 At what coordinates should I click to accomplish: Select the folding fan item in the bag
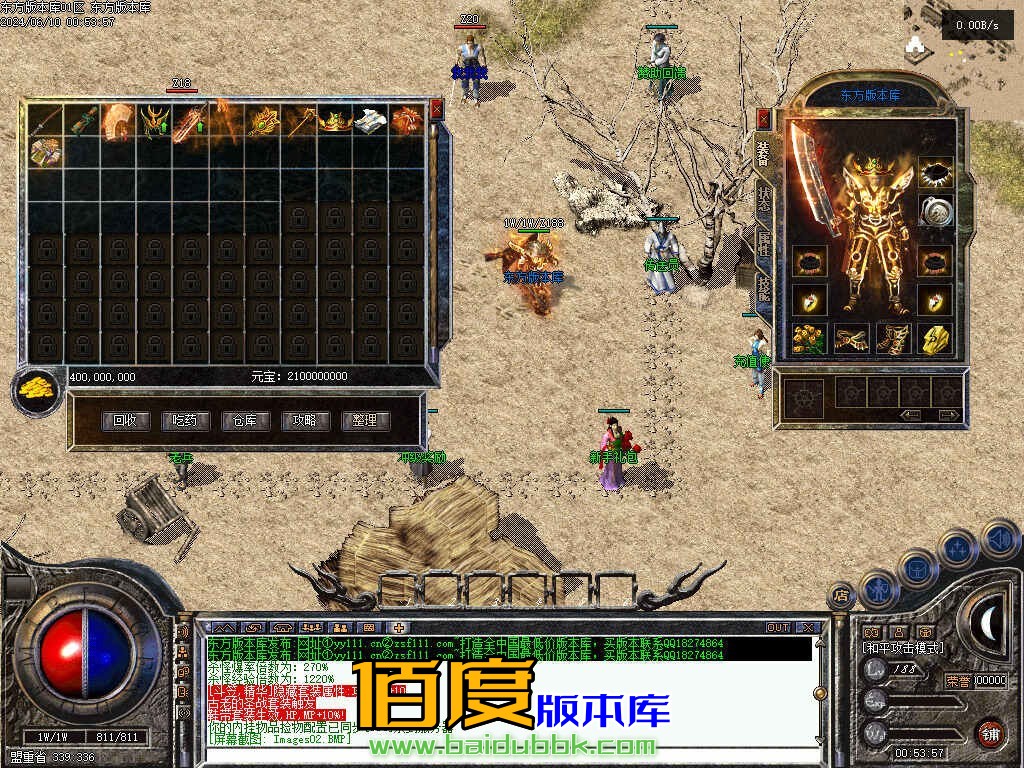118,121
